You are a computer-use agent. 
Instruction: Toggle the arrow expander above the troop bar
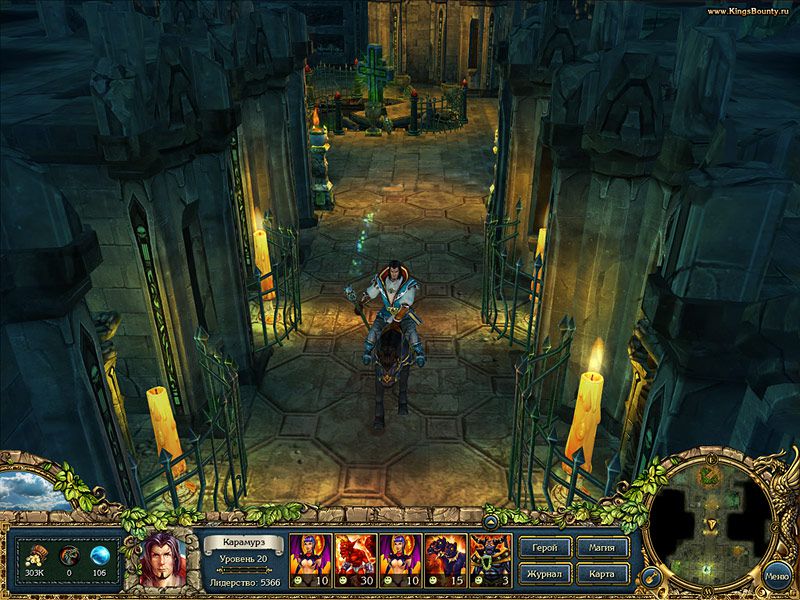tap(492, 521)
